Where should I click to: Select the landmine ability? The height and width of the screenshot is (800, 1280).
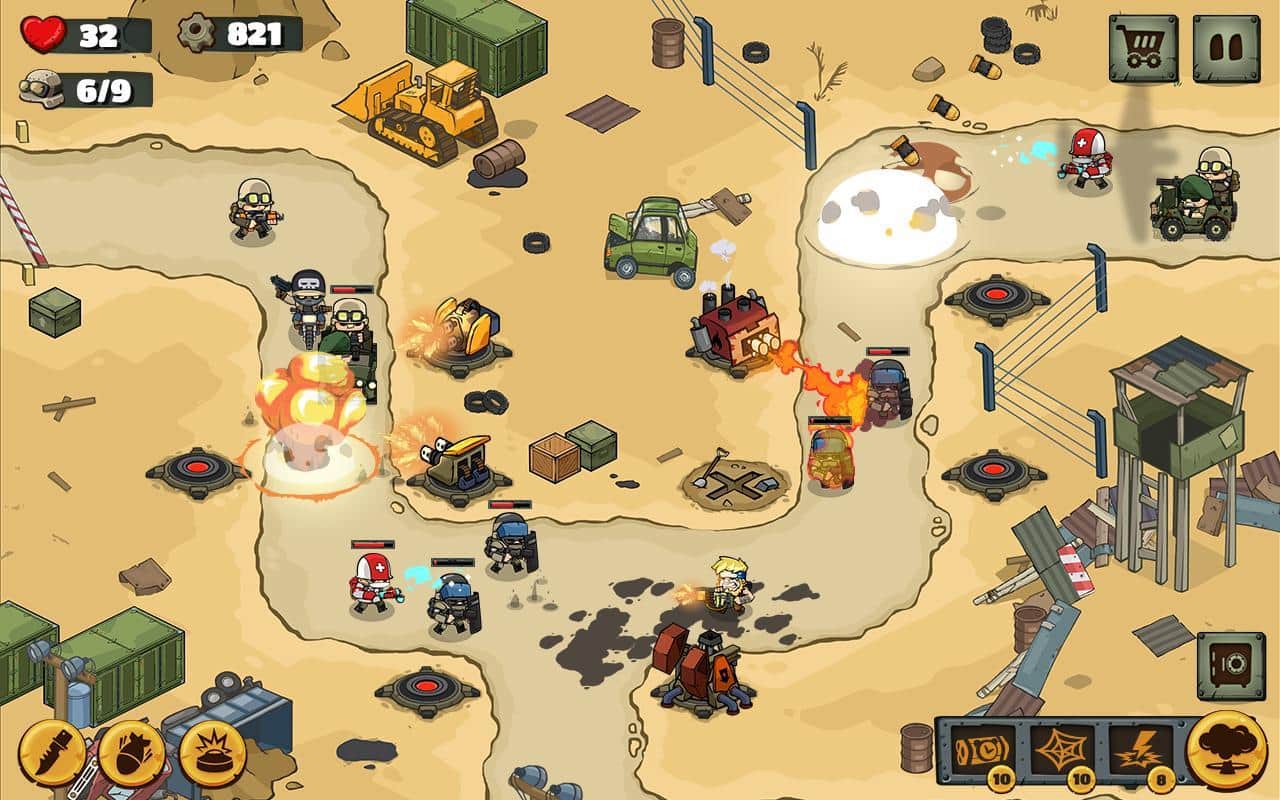[x=212, y=752]
